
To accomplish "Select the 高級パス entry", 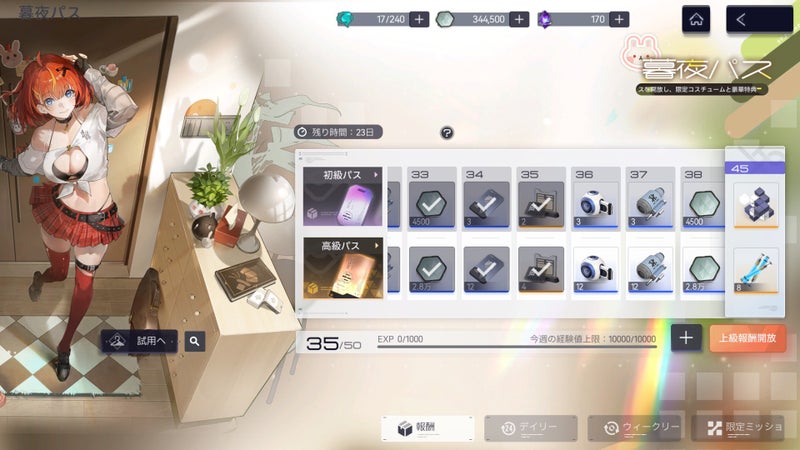I will [344, 268].
